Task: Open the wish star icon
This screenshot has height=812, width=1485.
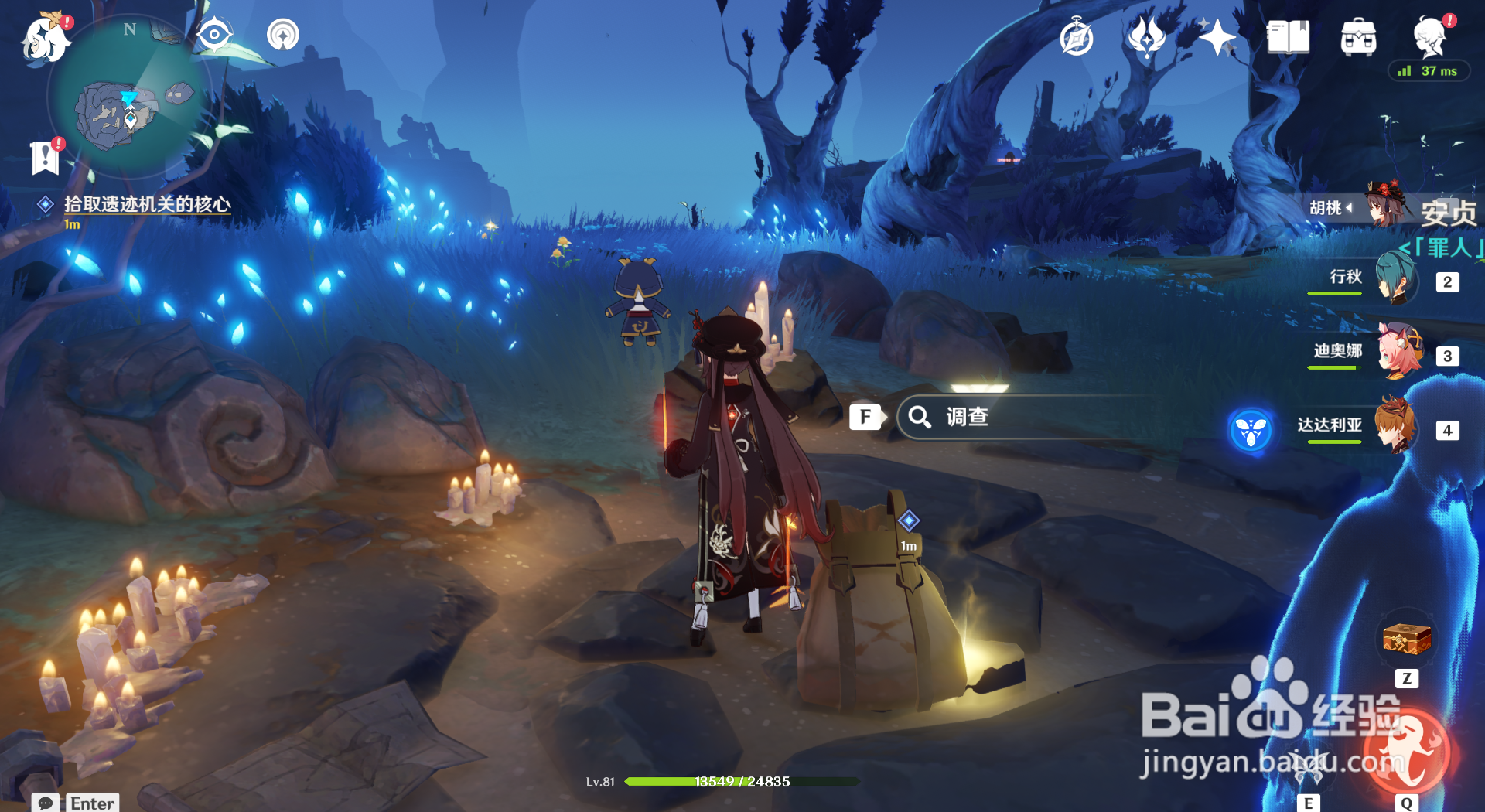Action: tap(1217, 37)
